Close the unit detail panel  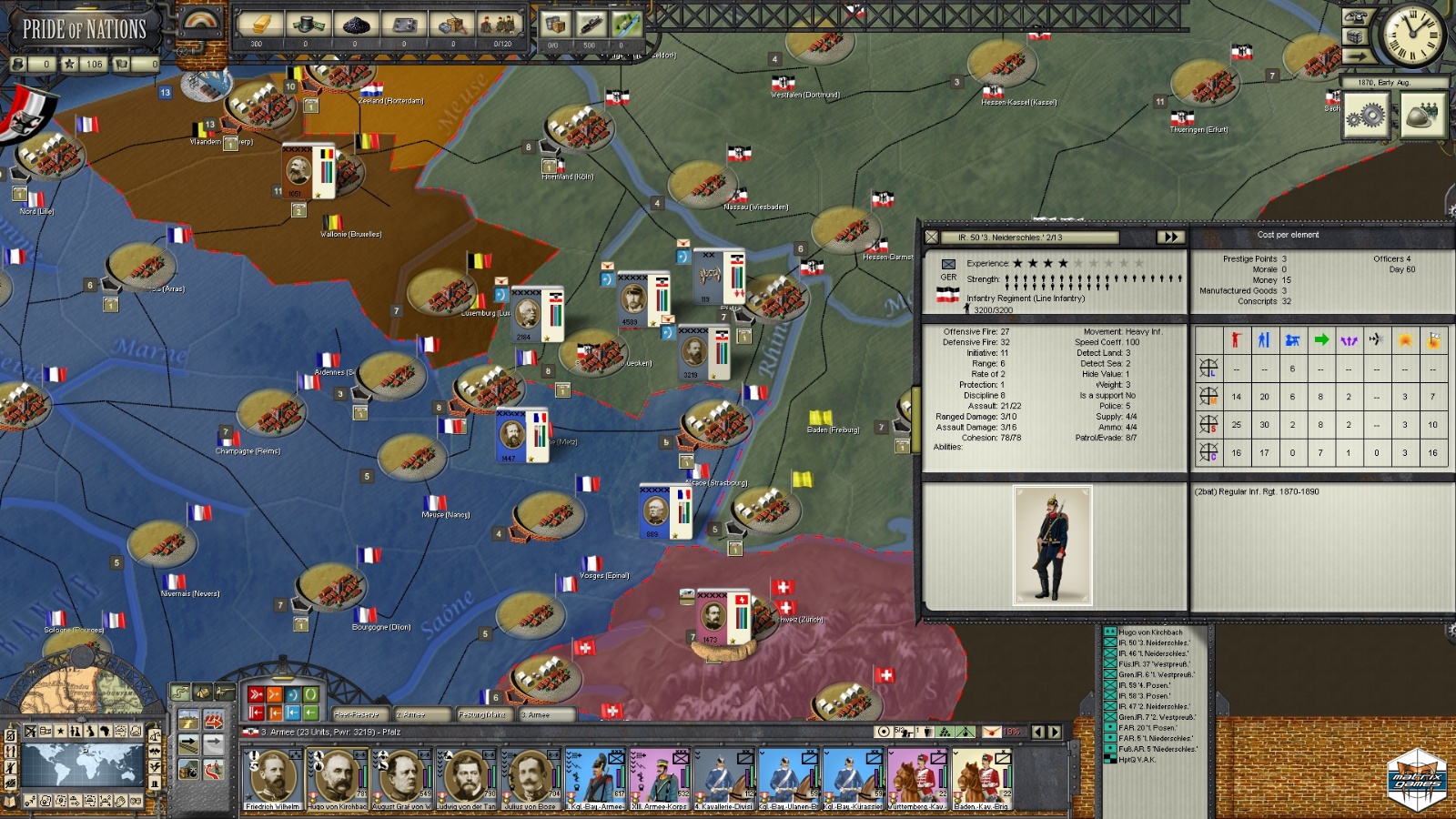pyautogui.click(x=931, y=238)
